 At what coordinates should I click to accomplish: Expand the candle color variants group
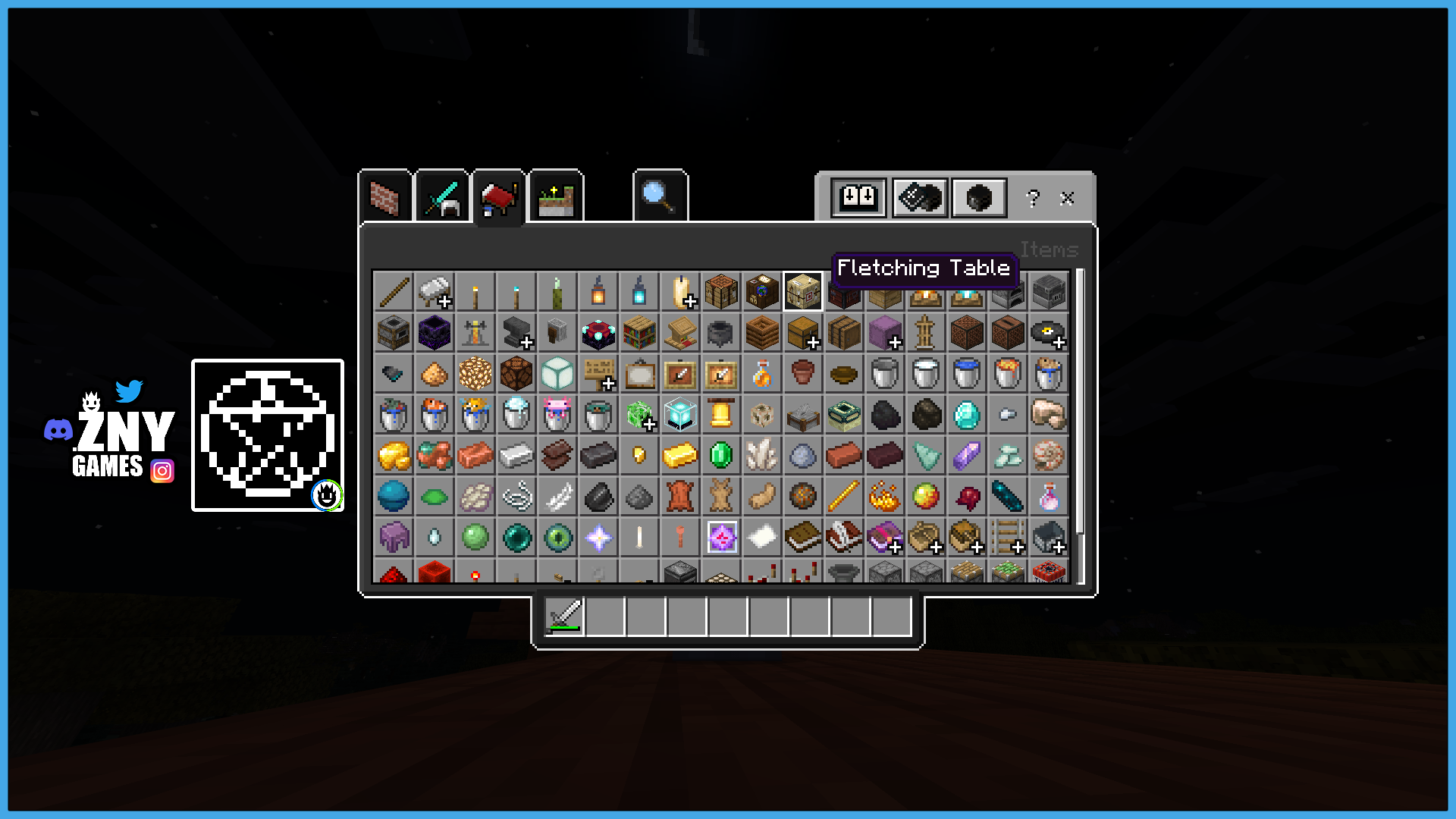[682, 292]
